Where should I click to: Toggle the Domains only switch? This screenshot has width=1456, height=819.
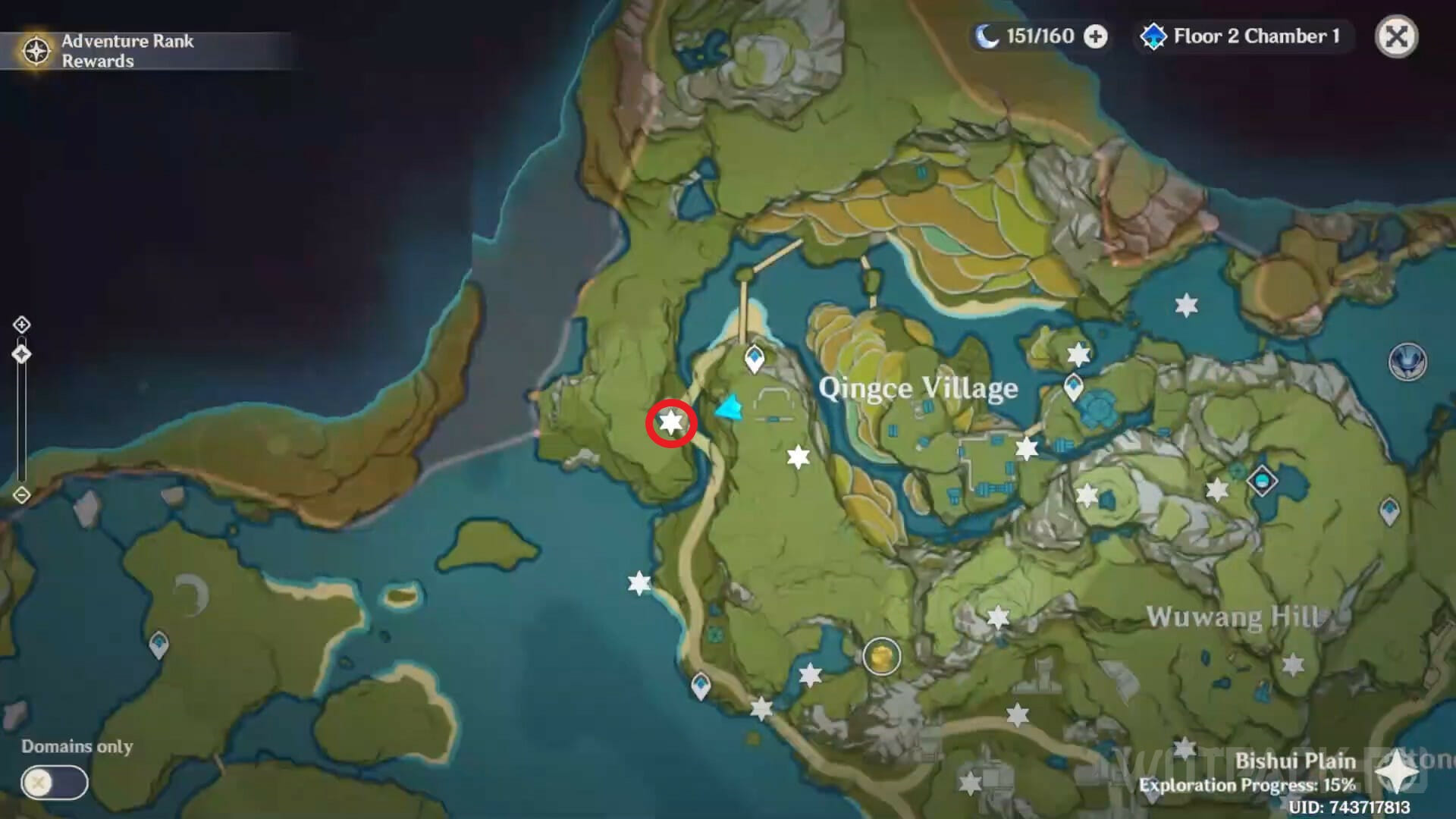pyautogui.click(x=54, y=783)
